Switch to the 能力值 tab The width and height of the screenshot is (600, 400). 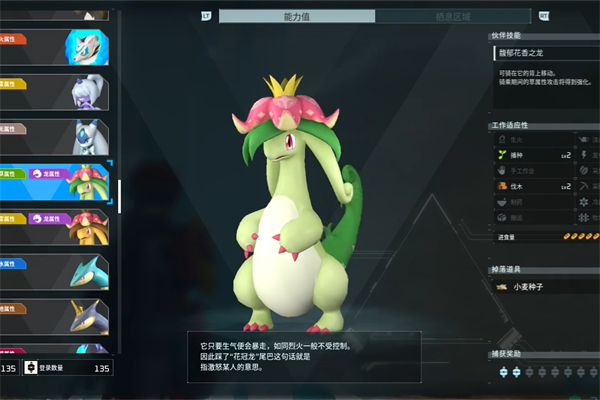coord(297,16)
